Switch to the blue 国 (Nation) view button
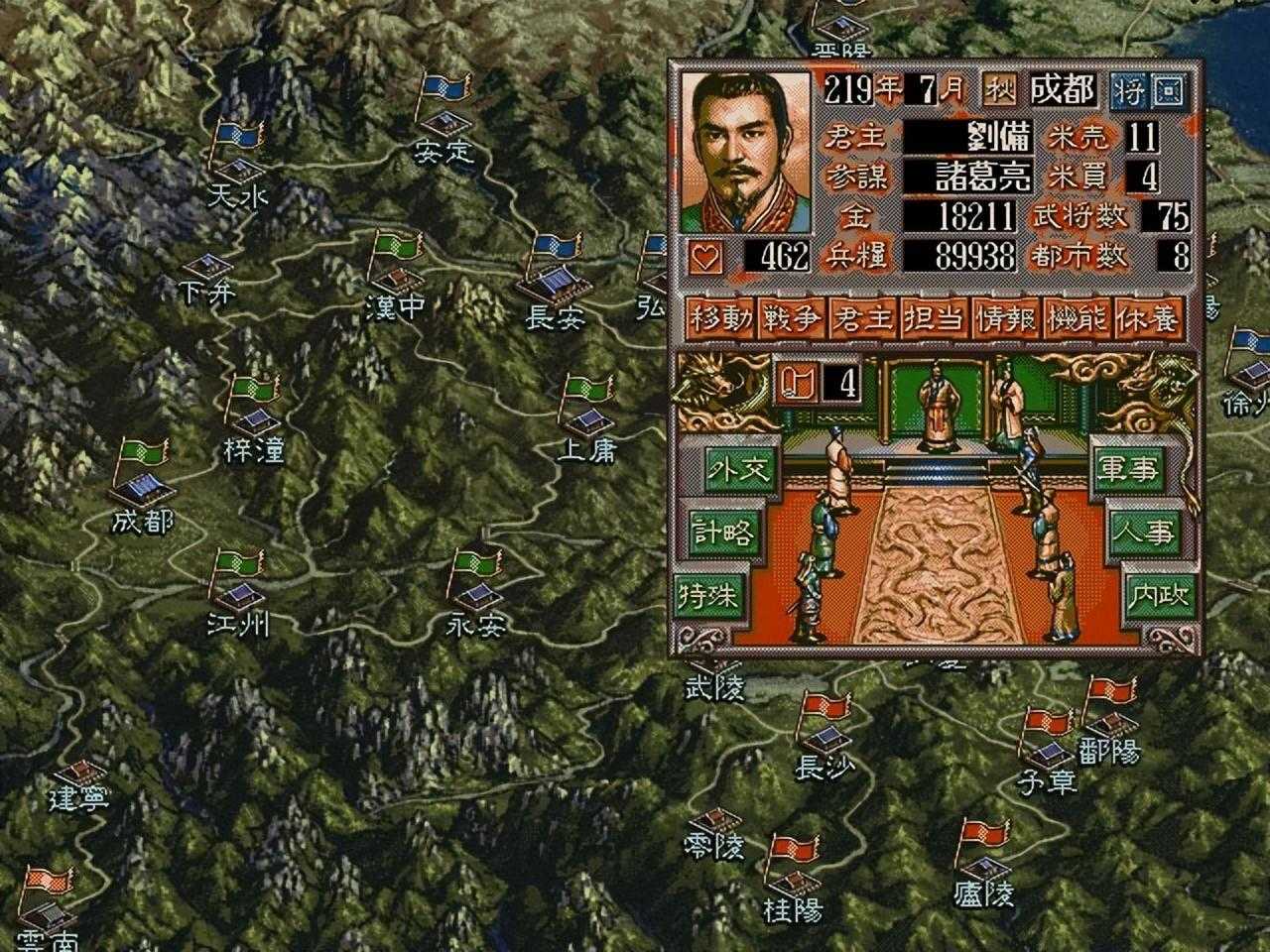1270x952 pixels. pyautogui.click(x=1168, y=91)
